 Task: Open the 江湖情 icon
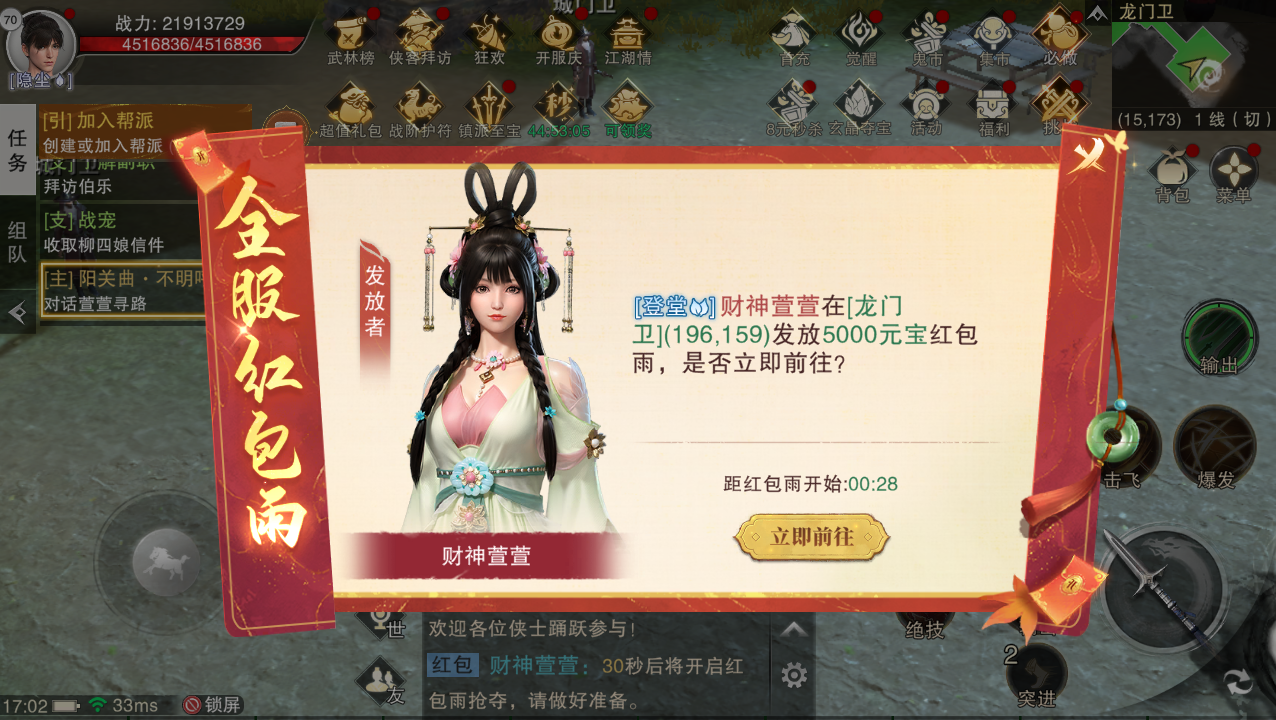pos(628,36)
